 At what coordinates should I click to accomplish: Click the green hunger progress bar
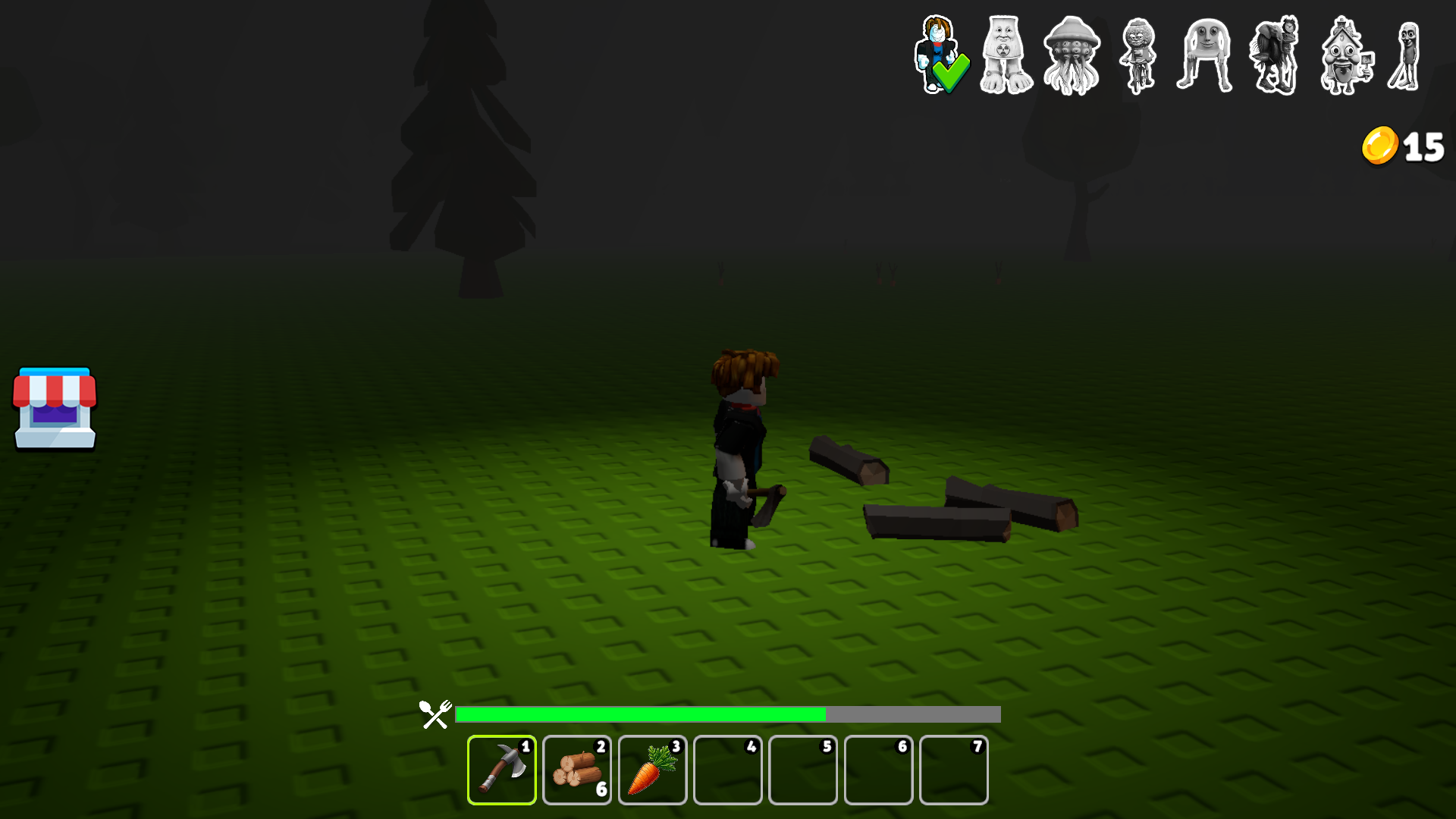(641, 714)
